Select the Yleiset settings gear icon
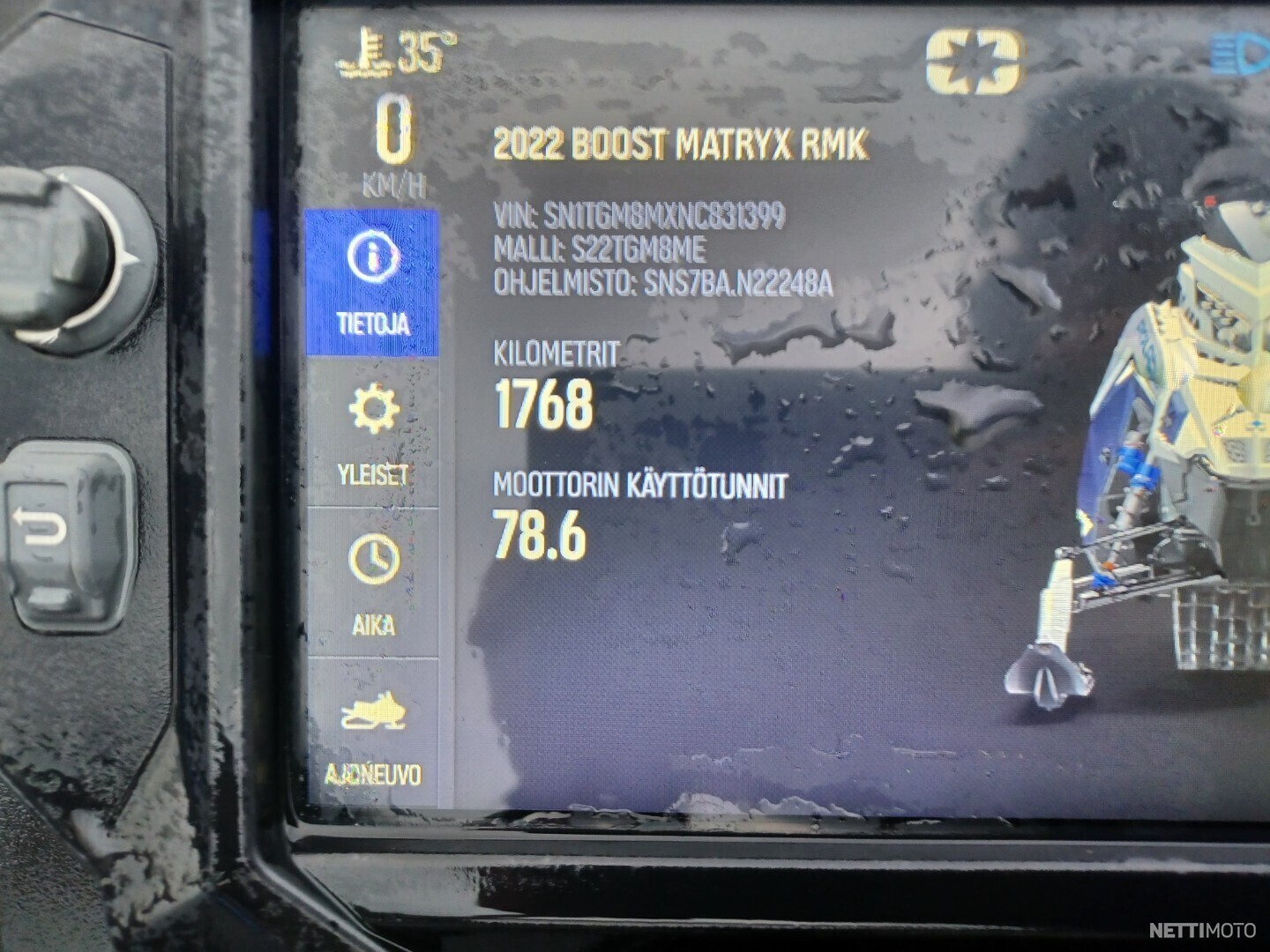Viewport: 1270px width, 952px height. [374, 408]
